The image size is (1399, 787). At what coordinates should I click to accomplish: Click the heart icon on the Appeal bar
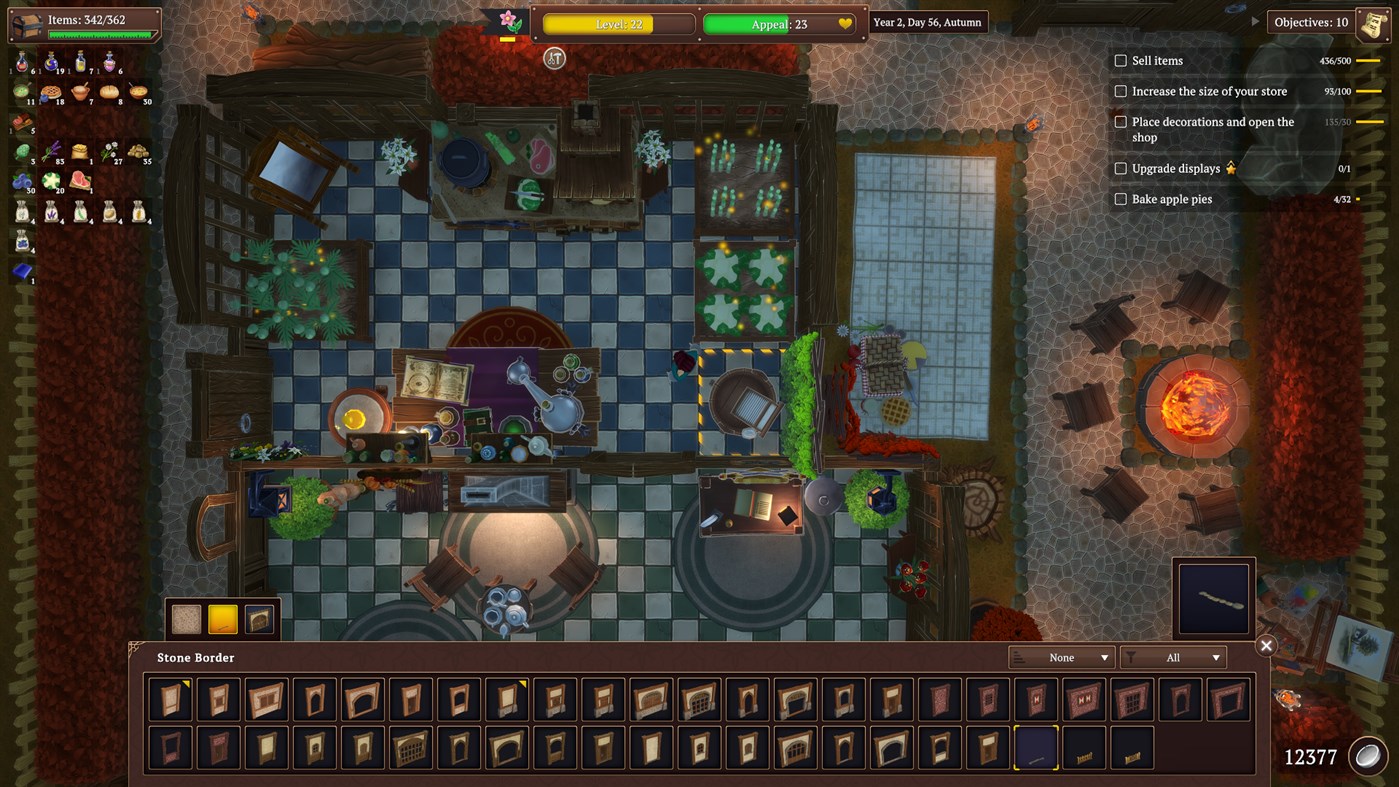(x=845, y=21)
